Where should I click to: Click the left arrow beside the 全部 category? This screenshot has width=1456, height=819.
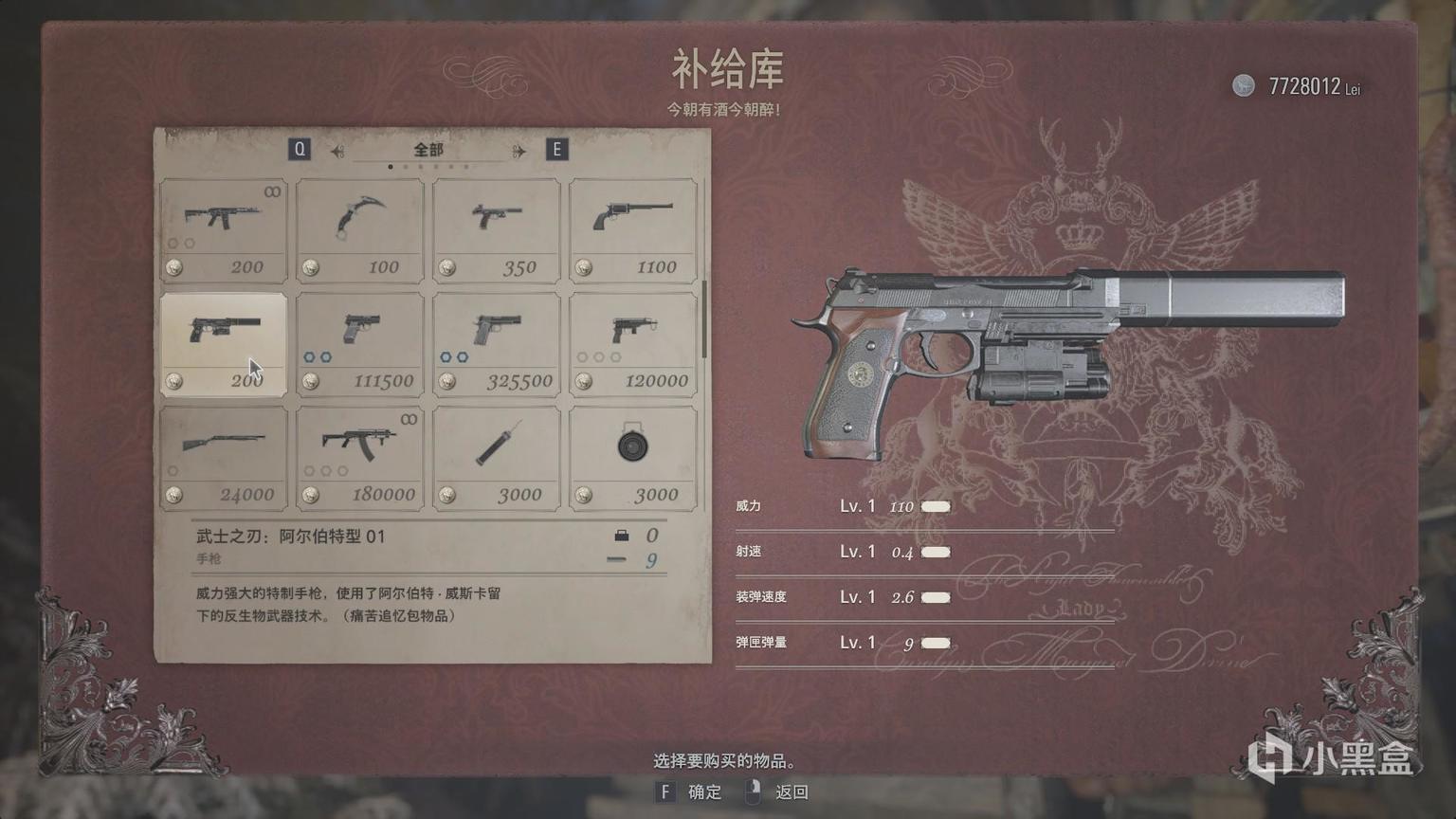337,149
